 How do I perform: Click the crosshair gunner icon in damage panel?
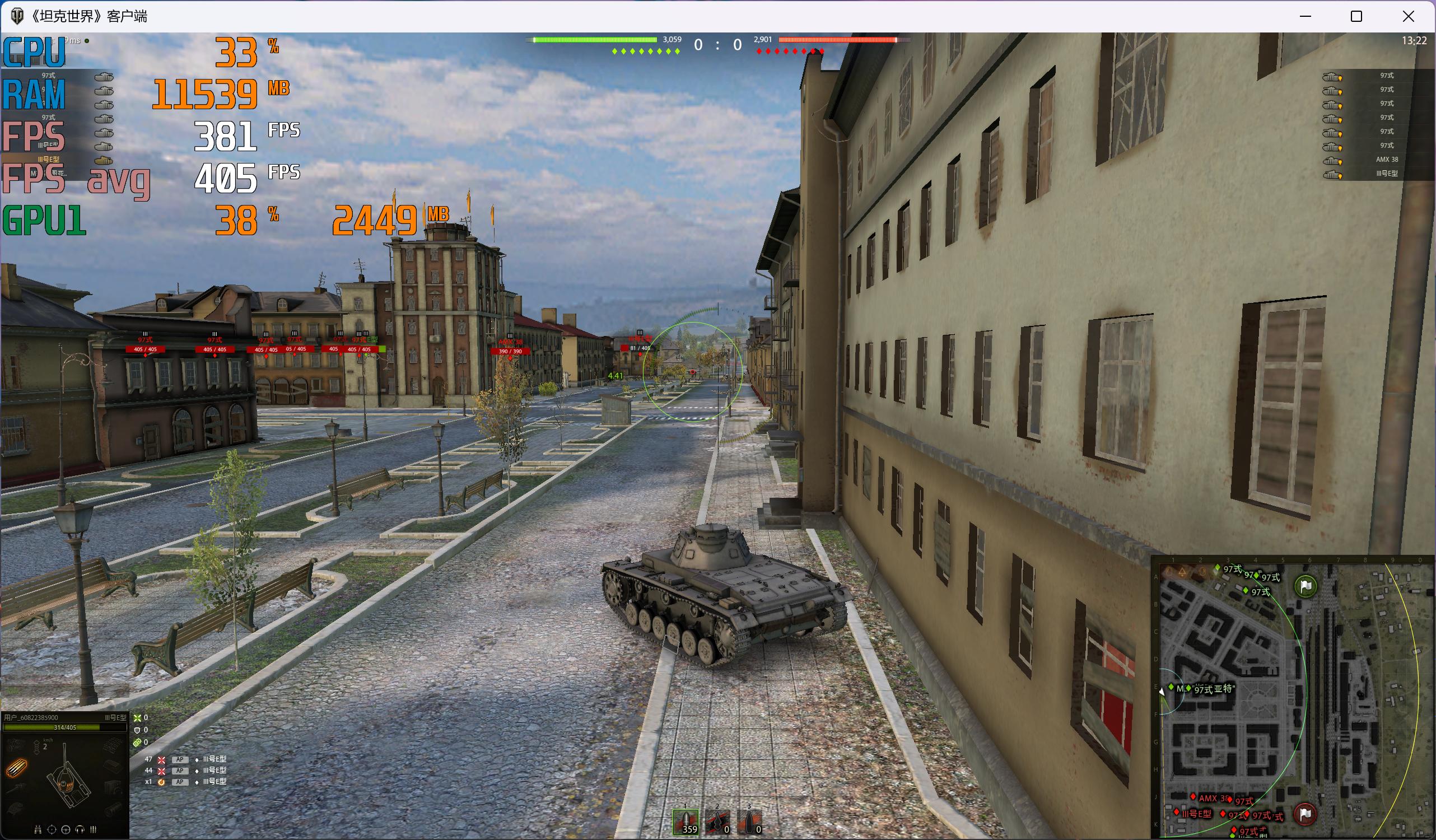coord(52,830)
